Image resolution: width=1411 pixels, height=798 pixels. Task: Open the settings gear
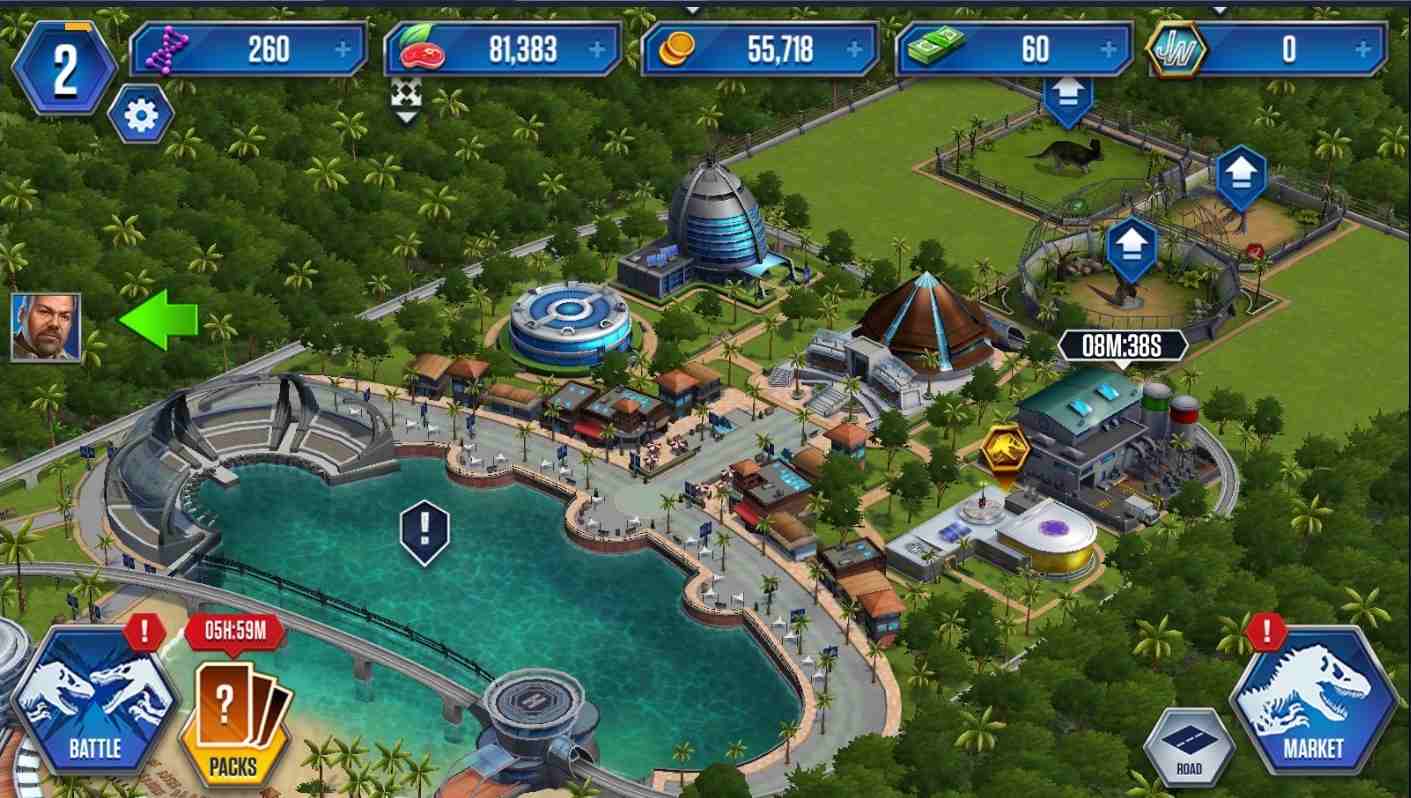pos(141,113)
